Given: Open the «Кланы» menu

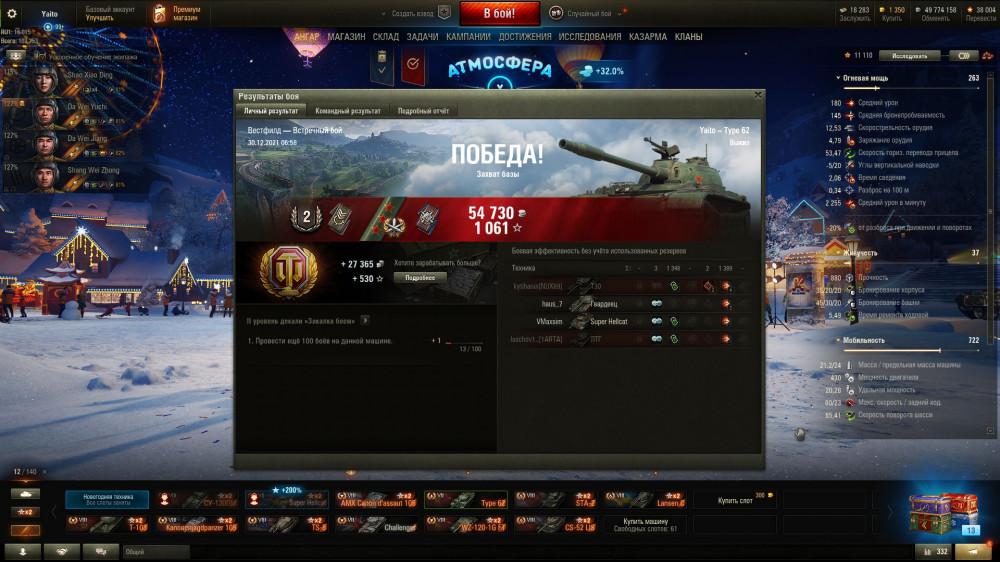Looking at the screenshot, I should click(688, 37).
